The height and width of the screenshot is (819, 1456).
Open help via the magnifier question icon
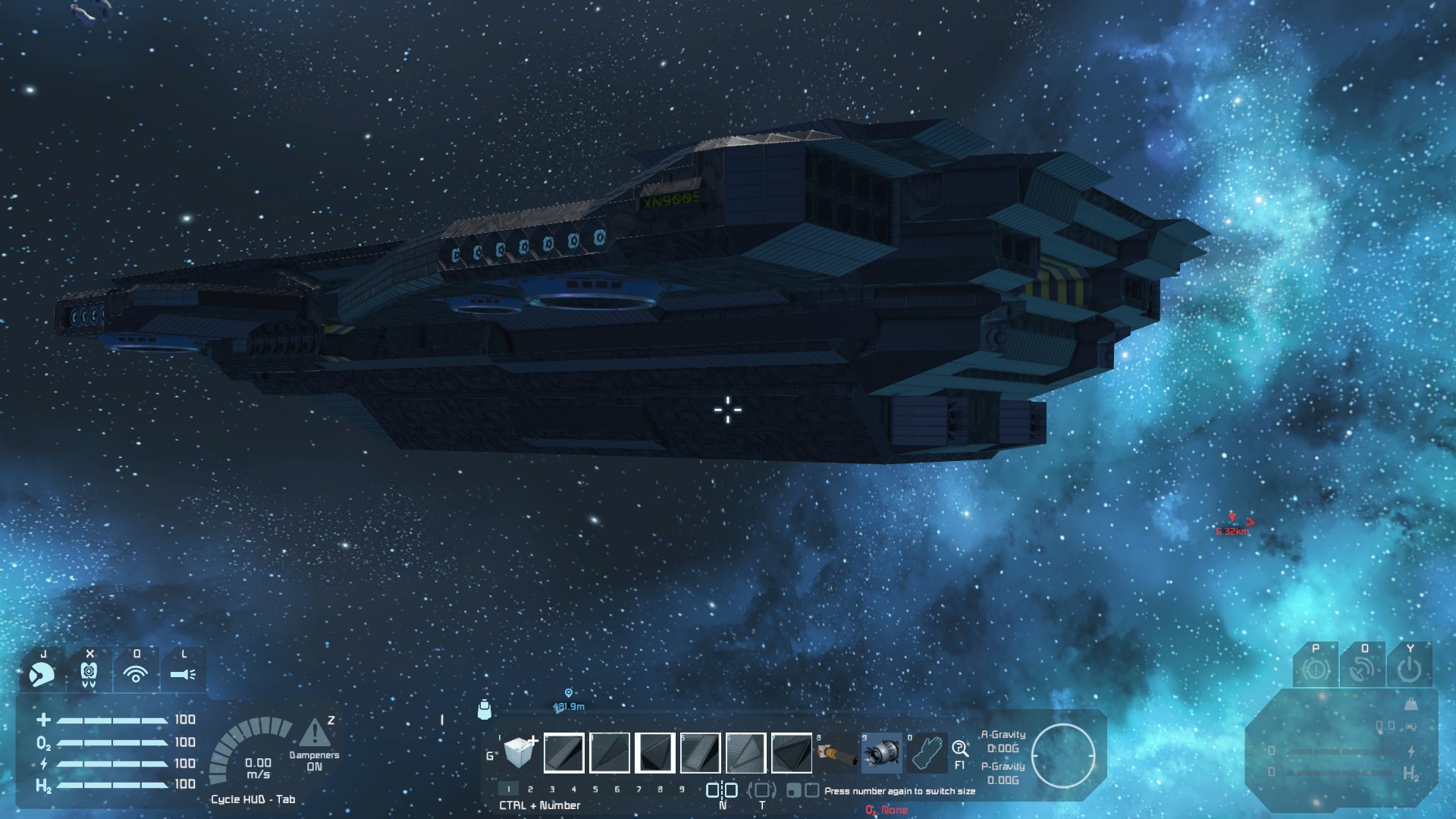point(959,748)
